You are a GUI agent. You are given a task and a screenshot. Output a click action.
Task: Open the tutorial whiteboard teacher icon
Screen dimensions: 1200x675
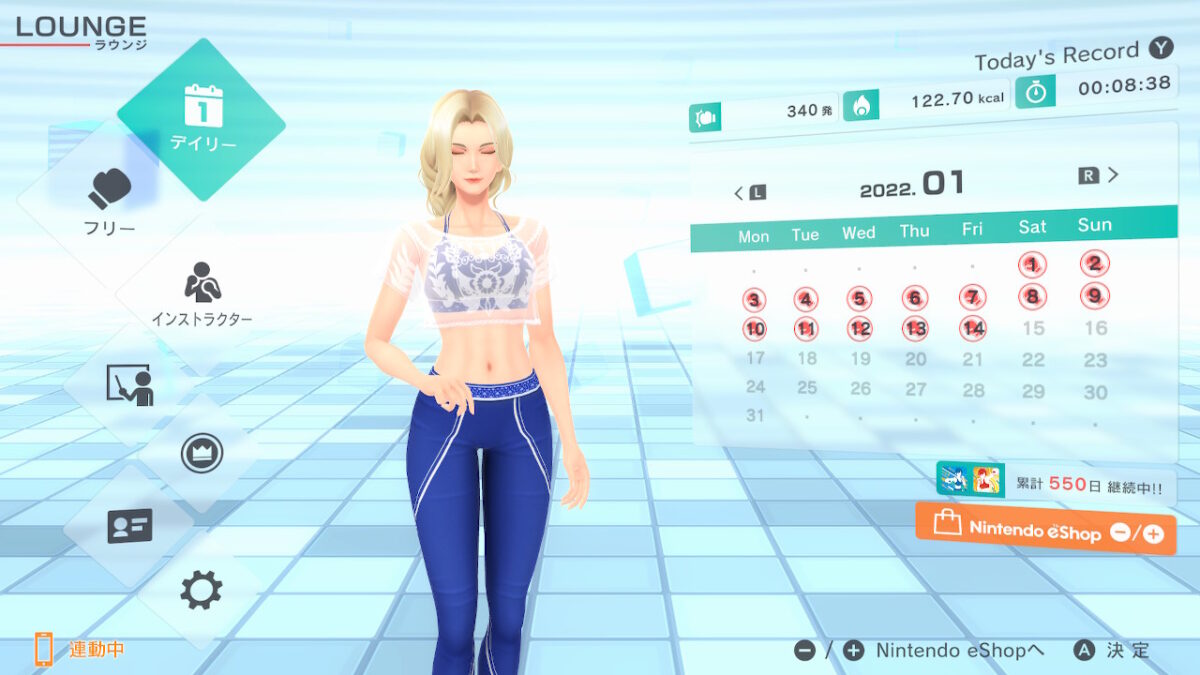pyautogui.click(x=129, y=384)
